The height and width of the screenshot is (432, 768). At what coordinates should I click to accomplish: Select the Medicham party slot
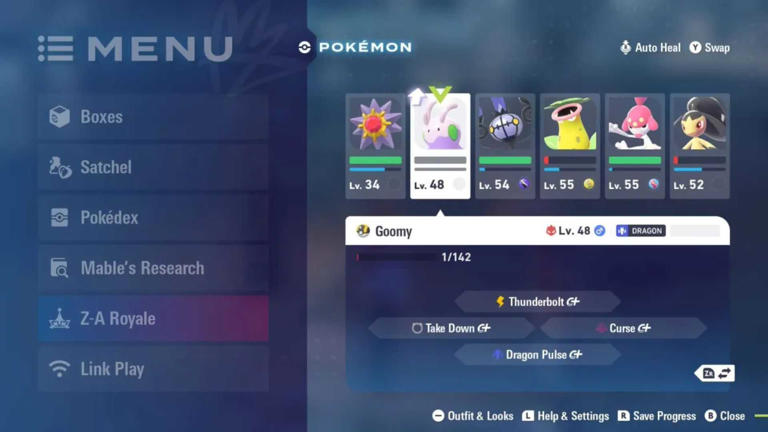[635, 146]
